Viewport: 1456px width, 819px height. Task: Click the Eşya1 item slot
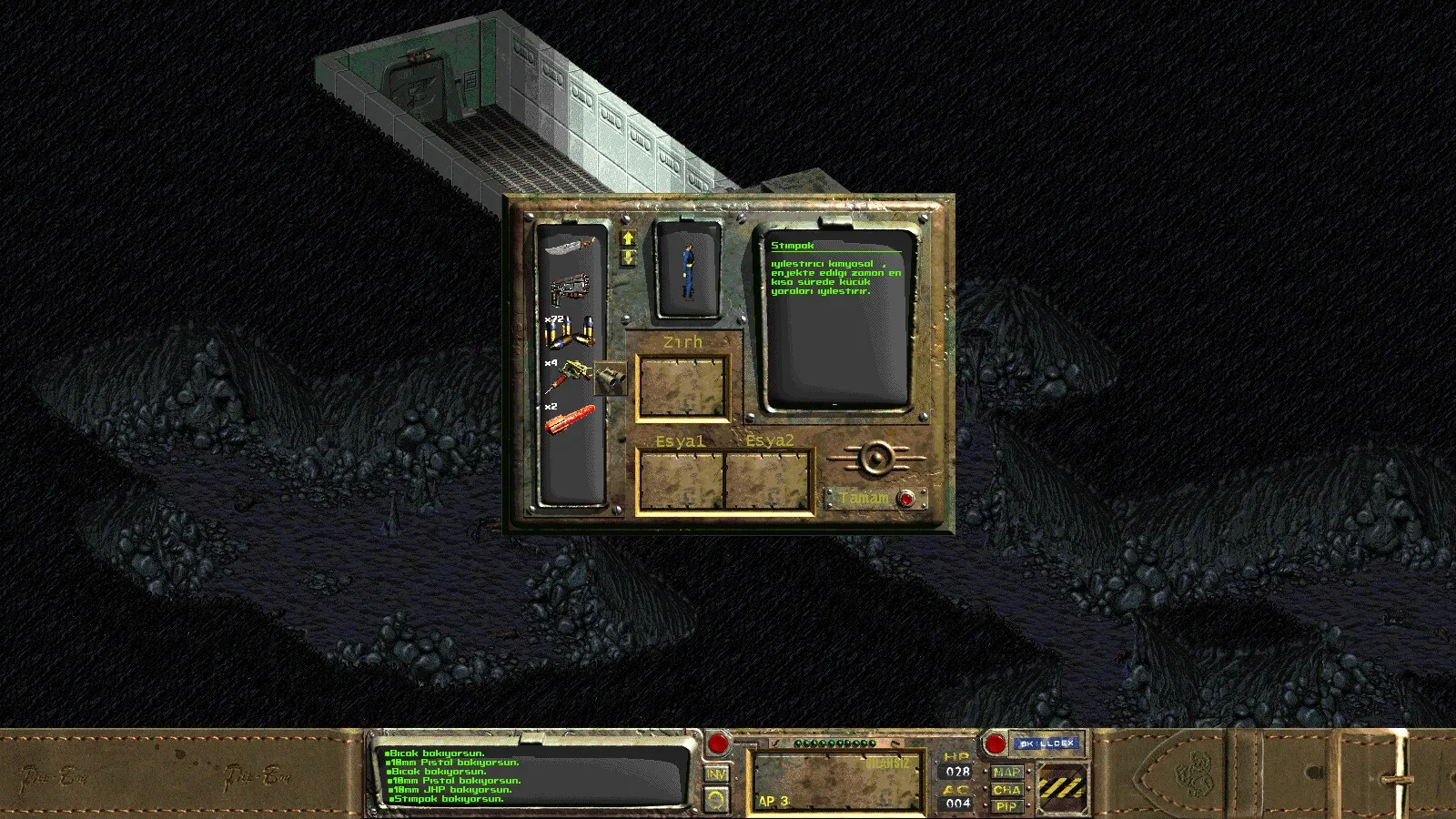point(681,481)
